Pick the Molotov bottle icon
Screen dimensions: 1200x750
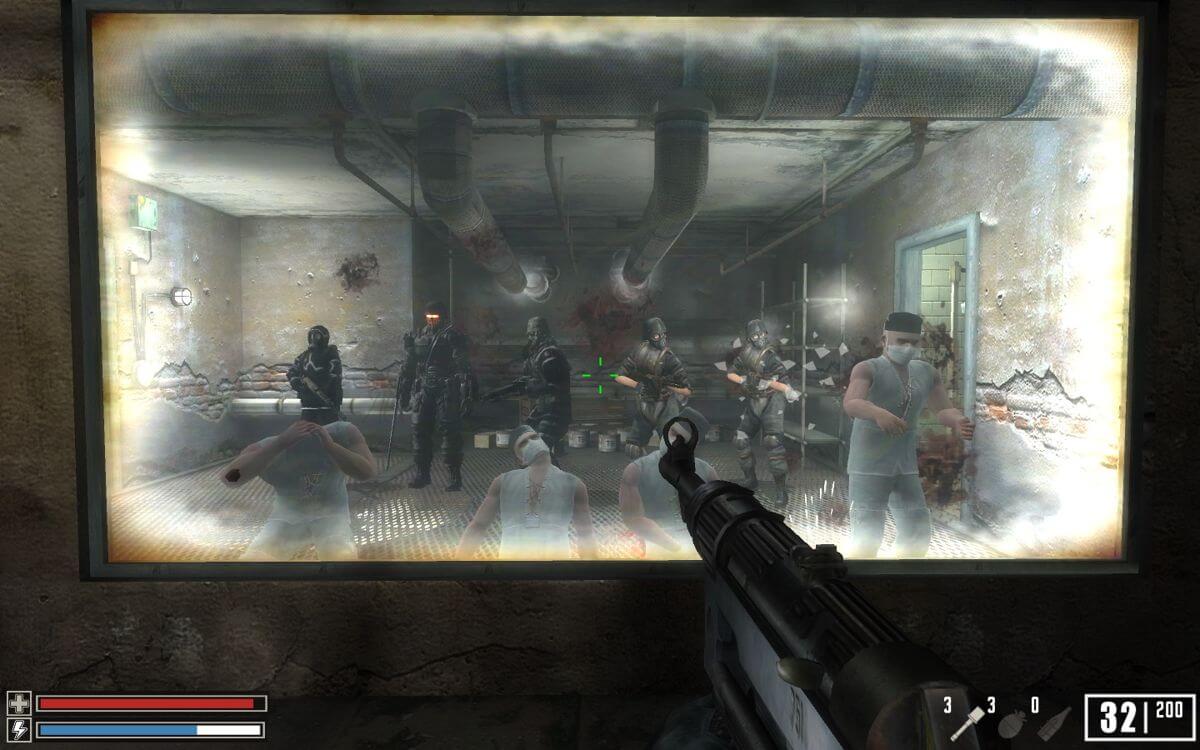coord(1054,723)
